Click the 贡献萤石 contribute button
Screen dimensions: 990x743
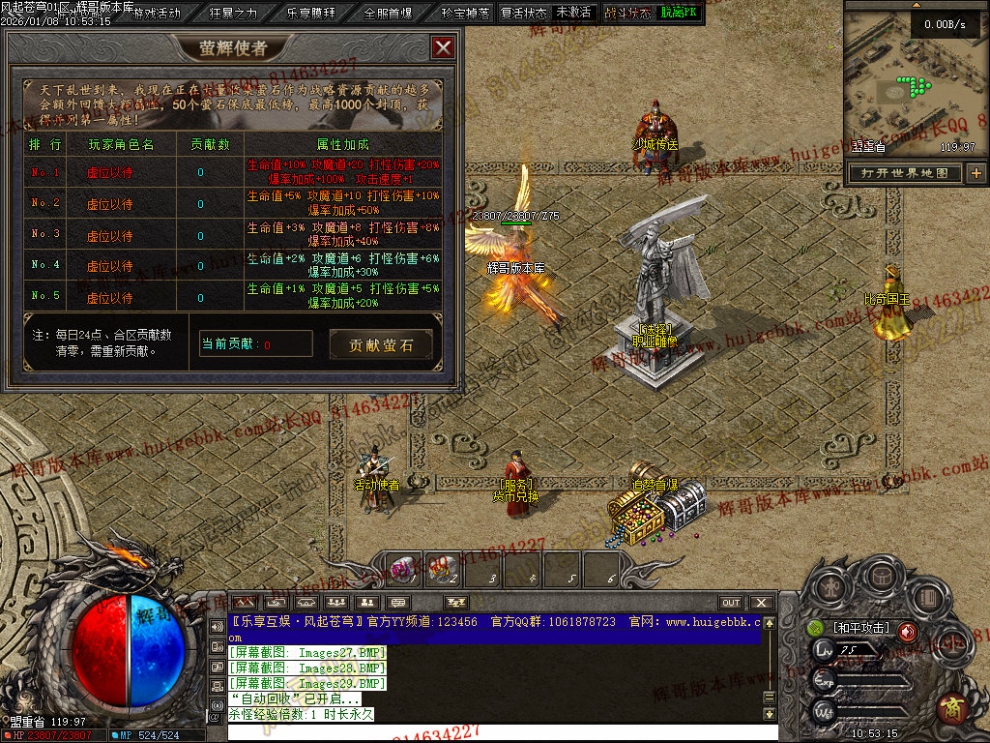383,345
